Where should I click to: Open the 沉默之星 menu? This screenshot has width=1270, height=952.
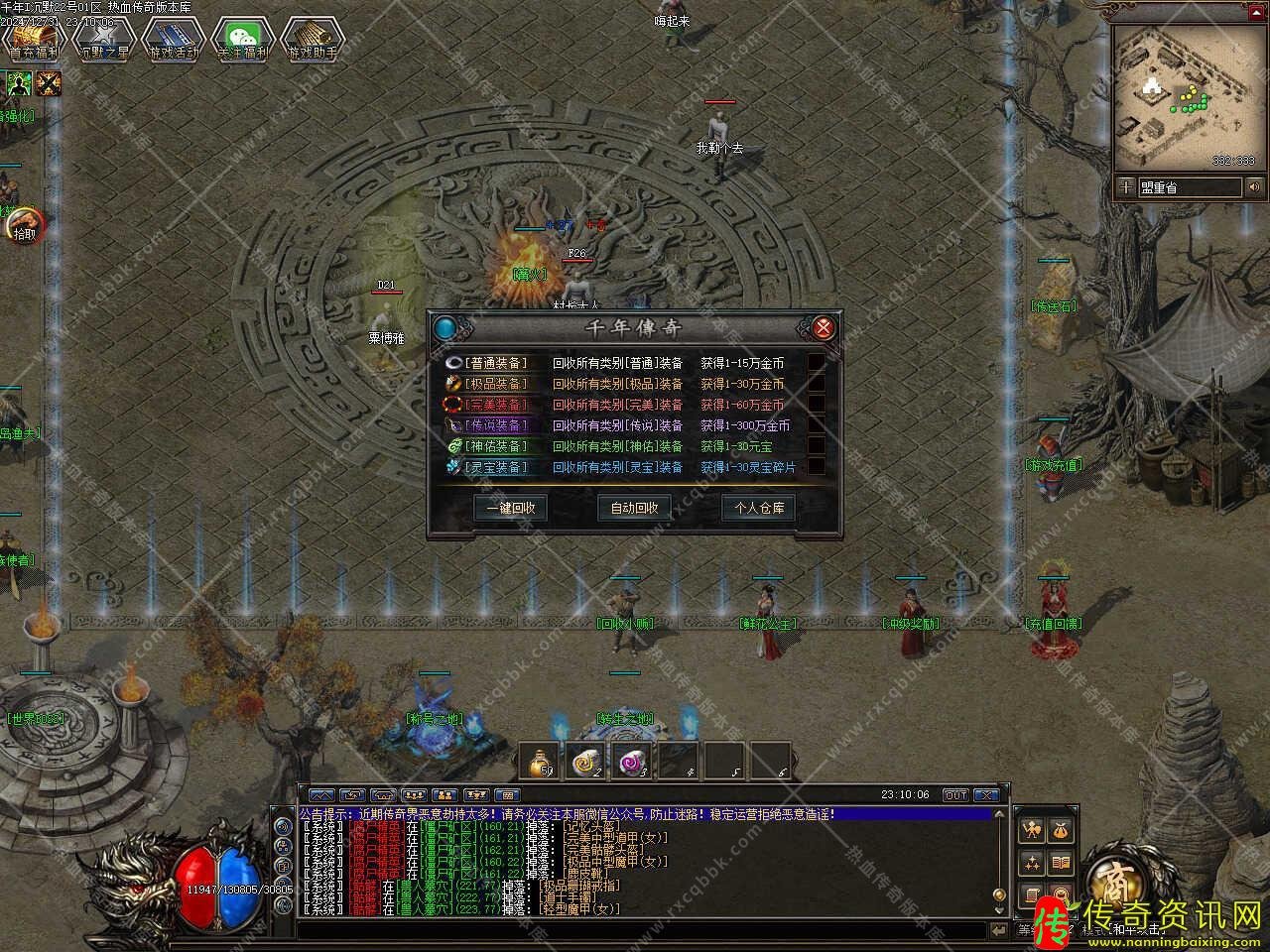pos(103,40)
